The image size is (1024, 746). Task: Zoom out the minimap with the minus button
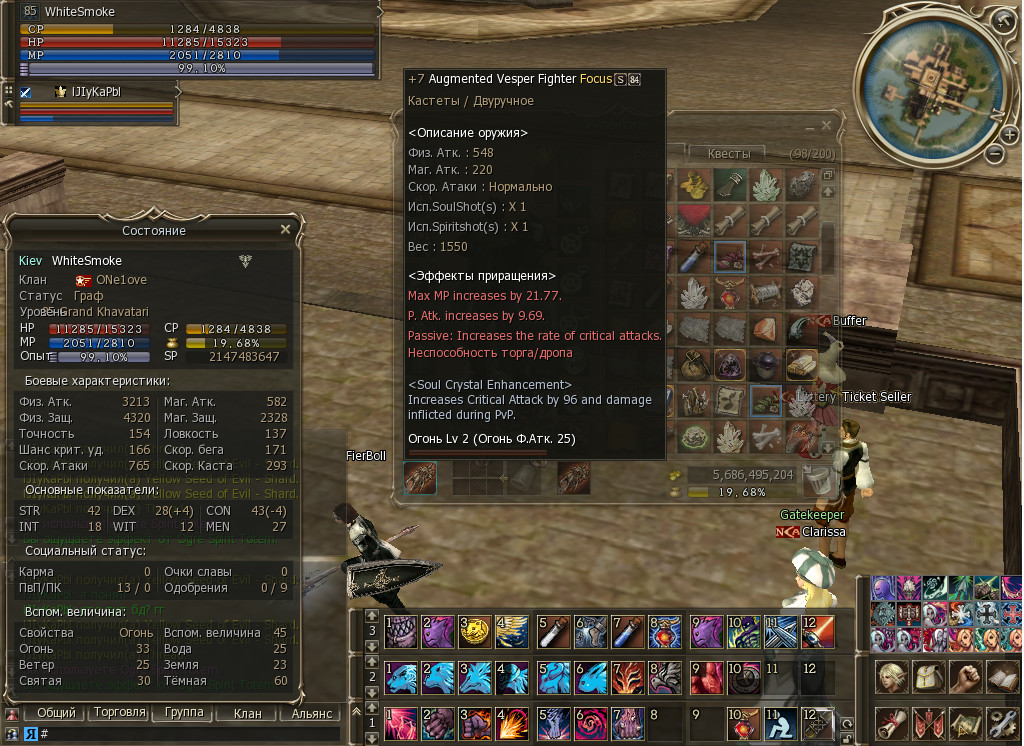(994, 154)
